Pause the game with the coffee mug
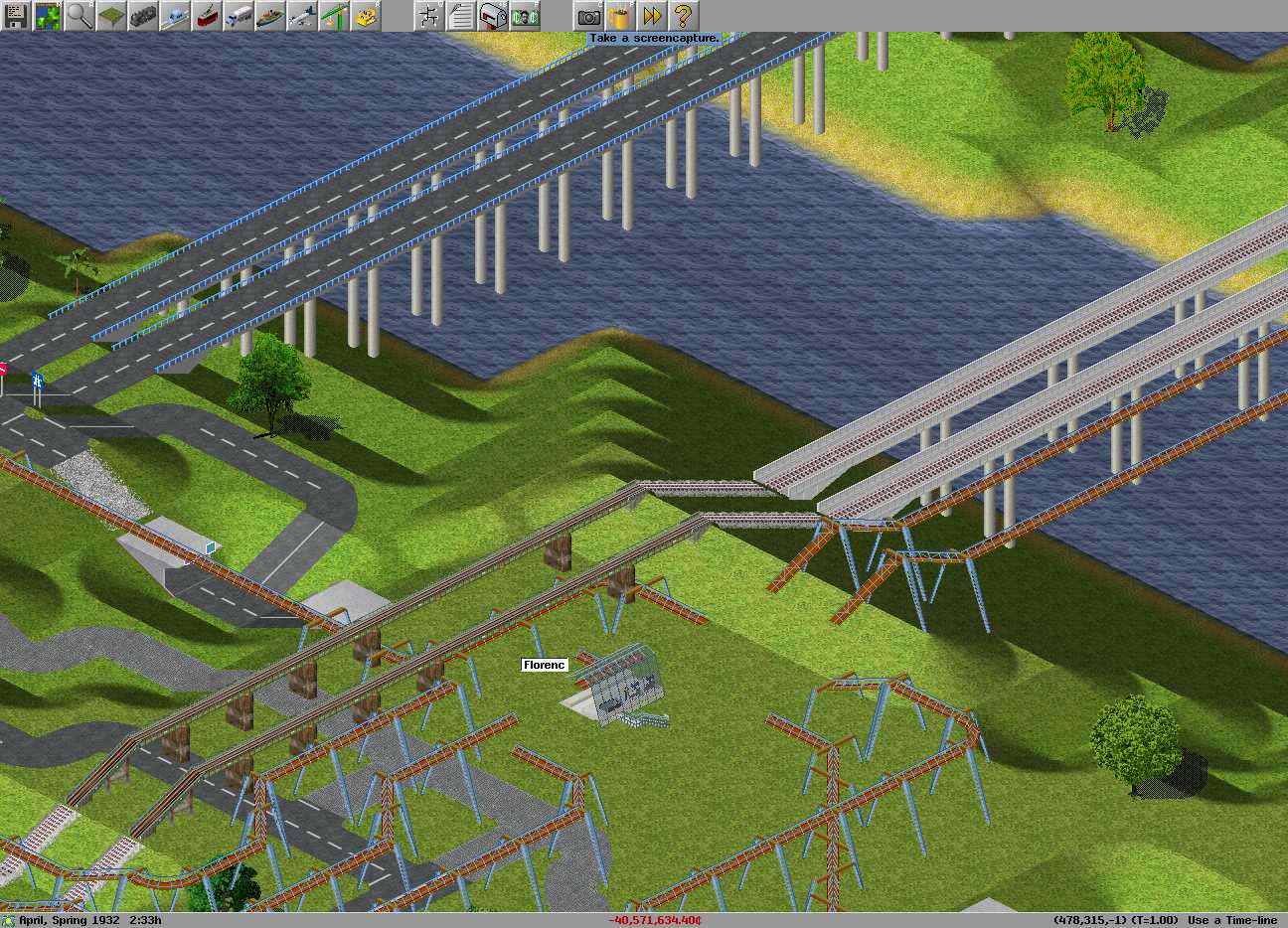 pyautogui.click(x=620, y=16)
